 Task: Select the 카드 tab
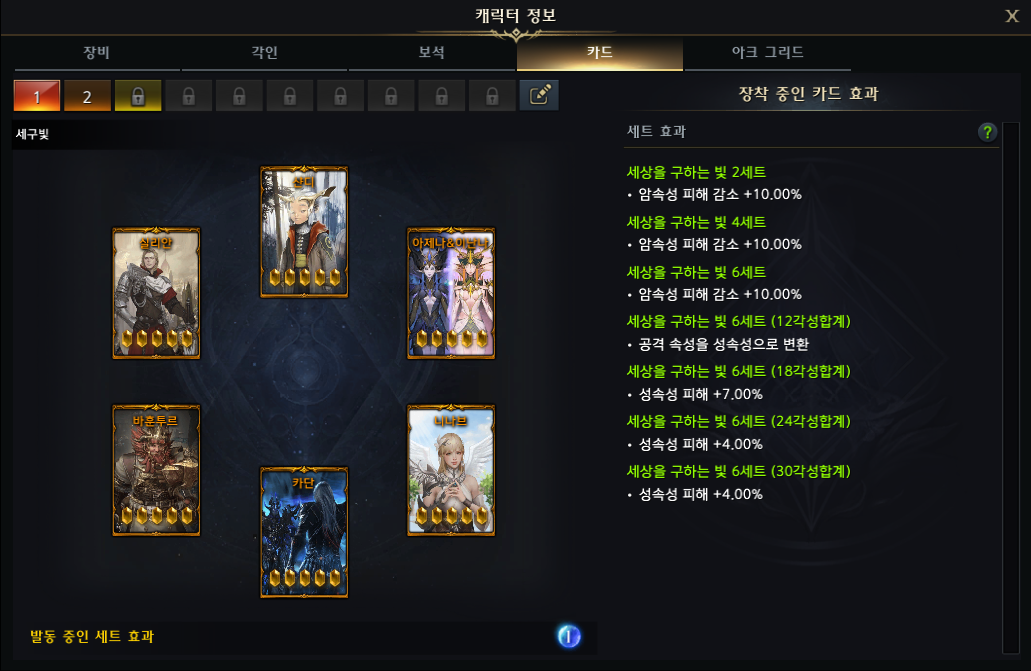[599, 53]
